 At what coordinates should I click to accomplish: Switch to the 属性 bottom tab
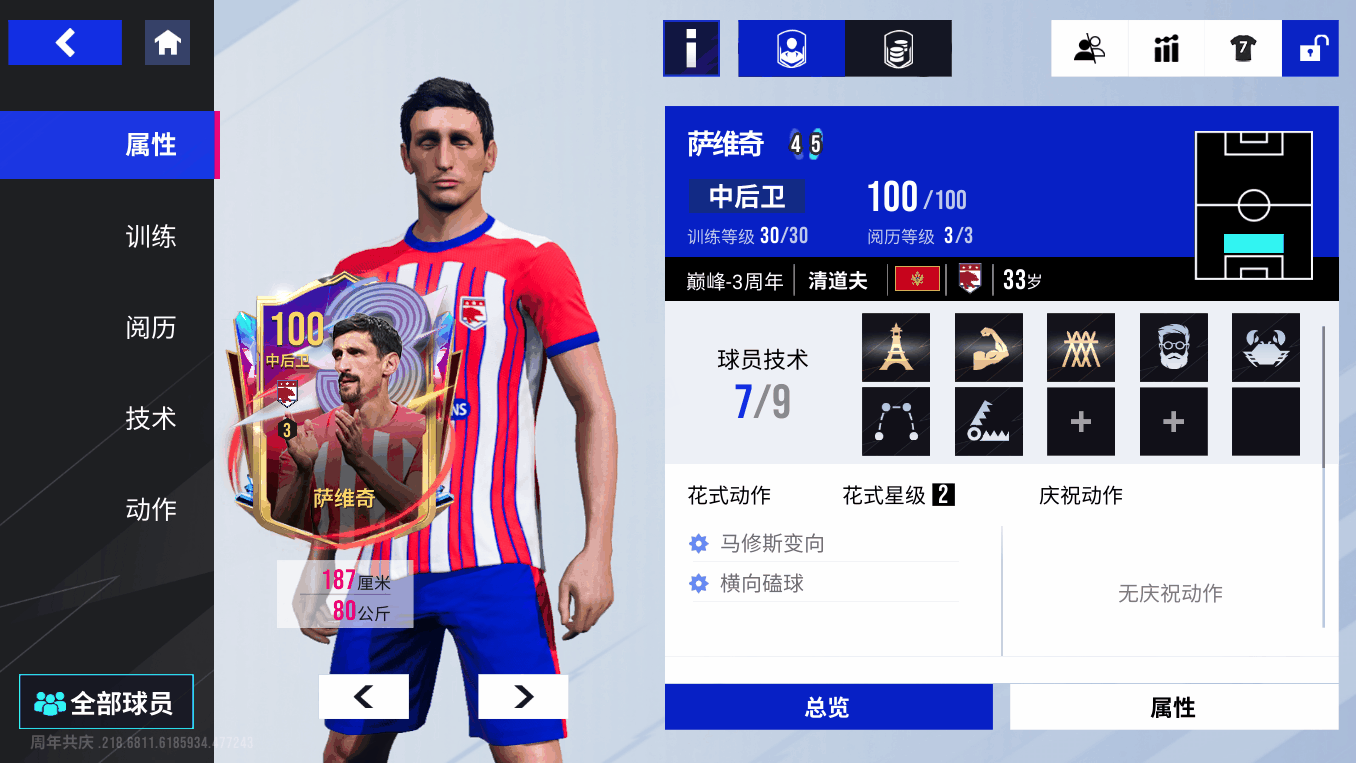click(1173, 708)
